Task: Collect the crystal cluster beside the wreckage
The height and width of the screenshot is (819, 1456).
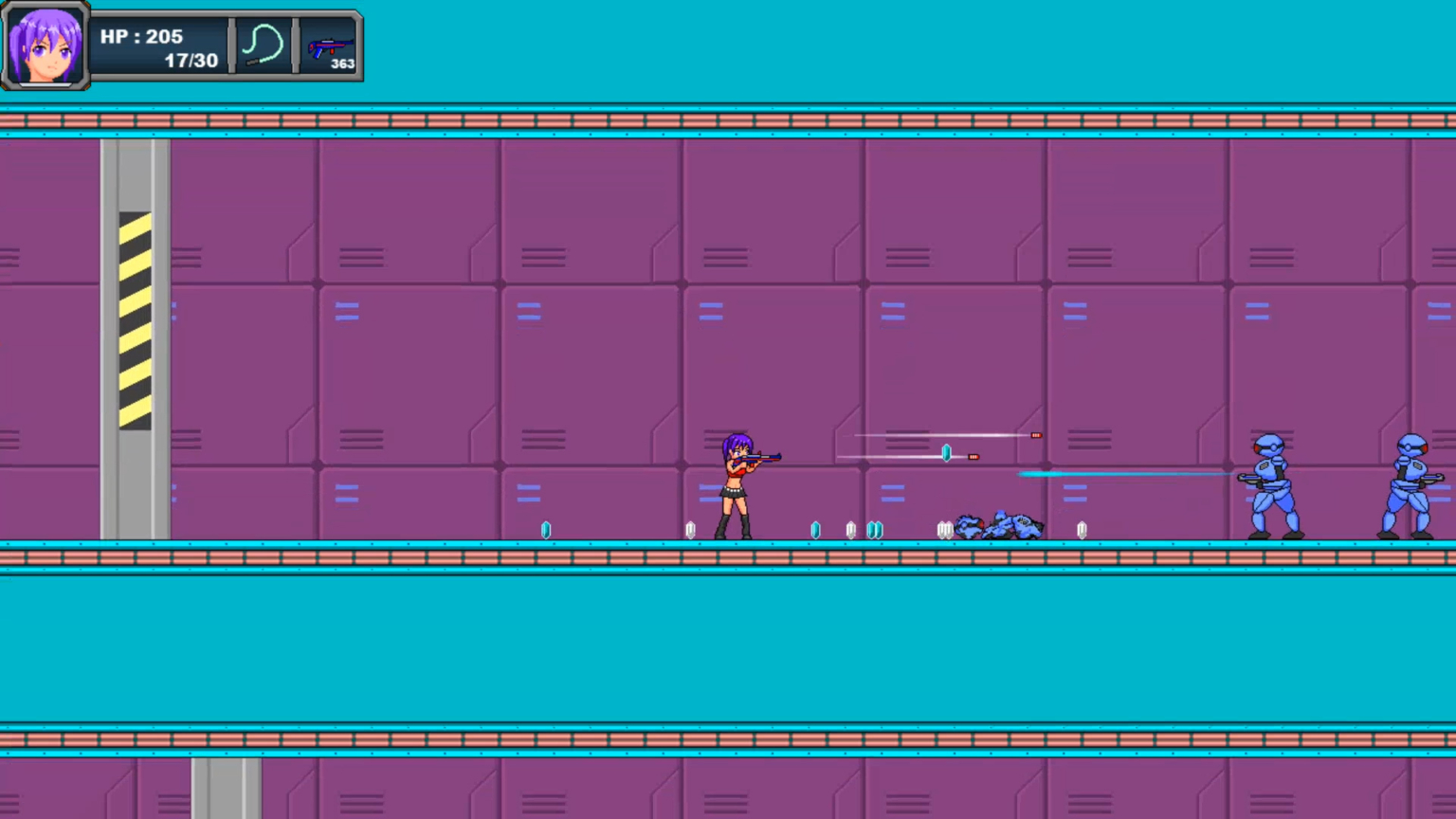Action: click(945, 529)
